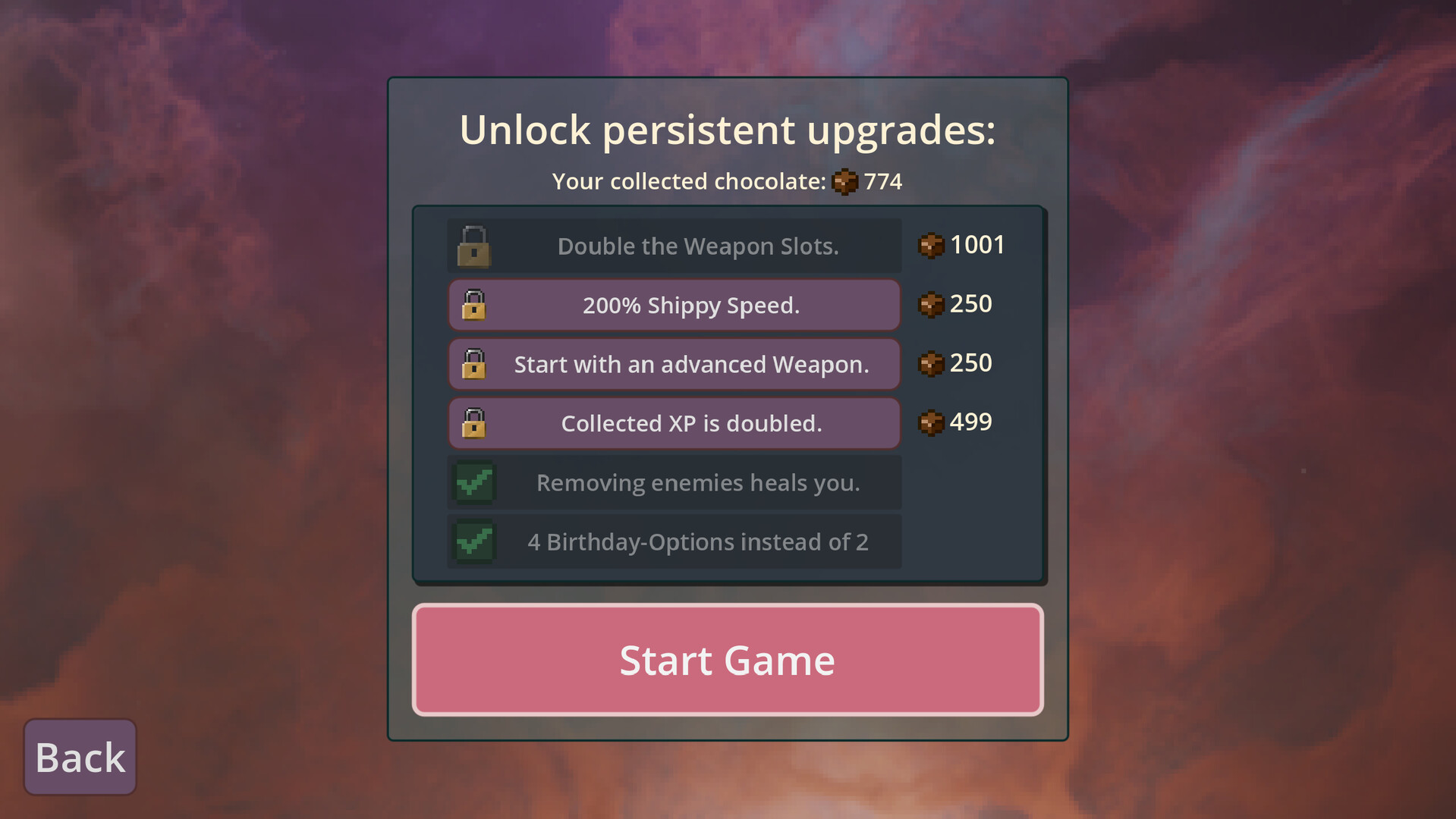The height and width of the screenshot is (819, 1456).
Task: Click the chocolate icon next to 1001 cost
Action: pos(931,245)
